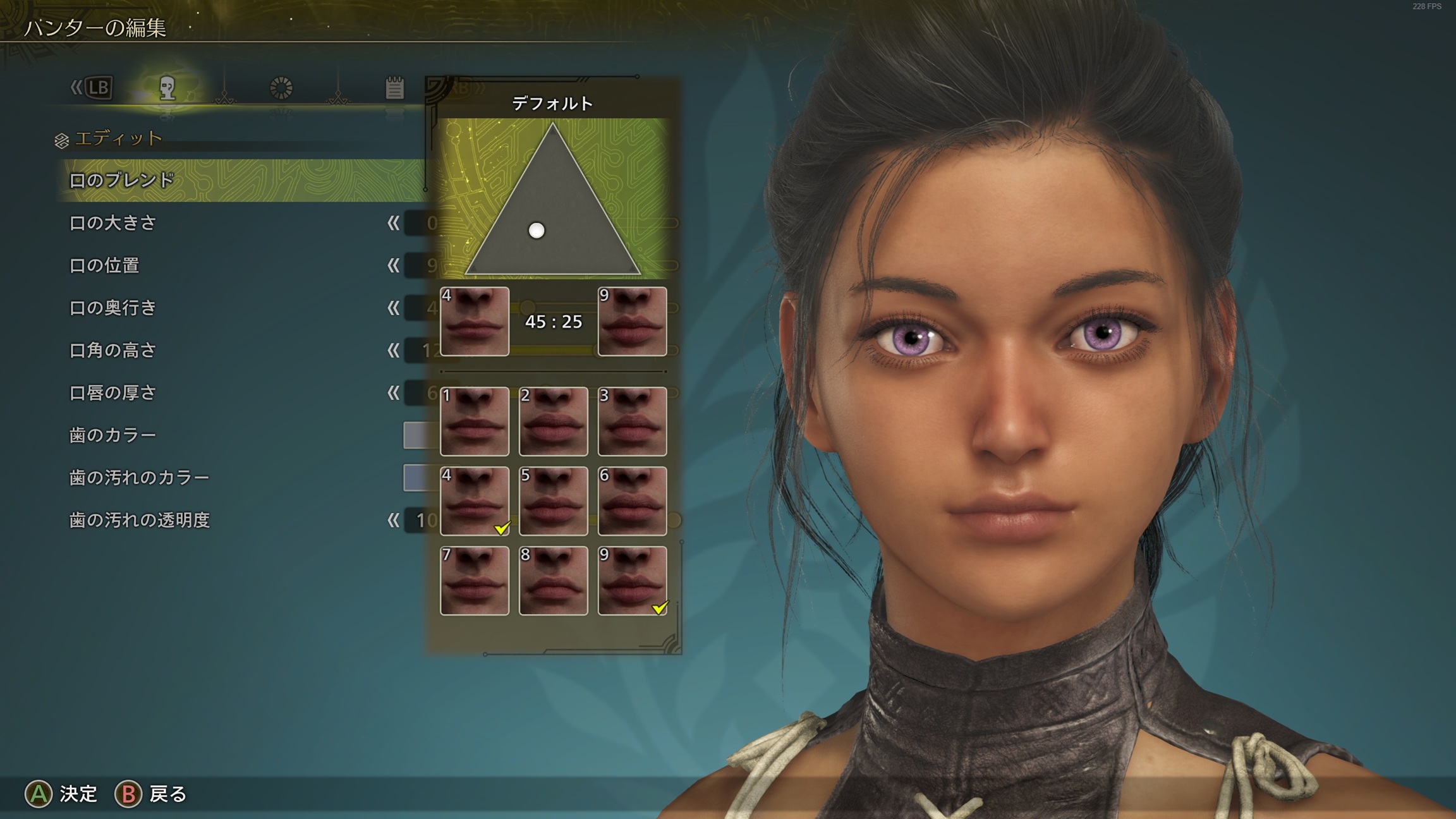
Task: Choose mouth preset number 7
Action: 475,581
